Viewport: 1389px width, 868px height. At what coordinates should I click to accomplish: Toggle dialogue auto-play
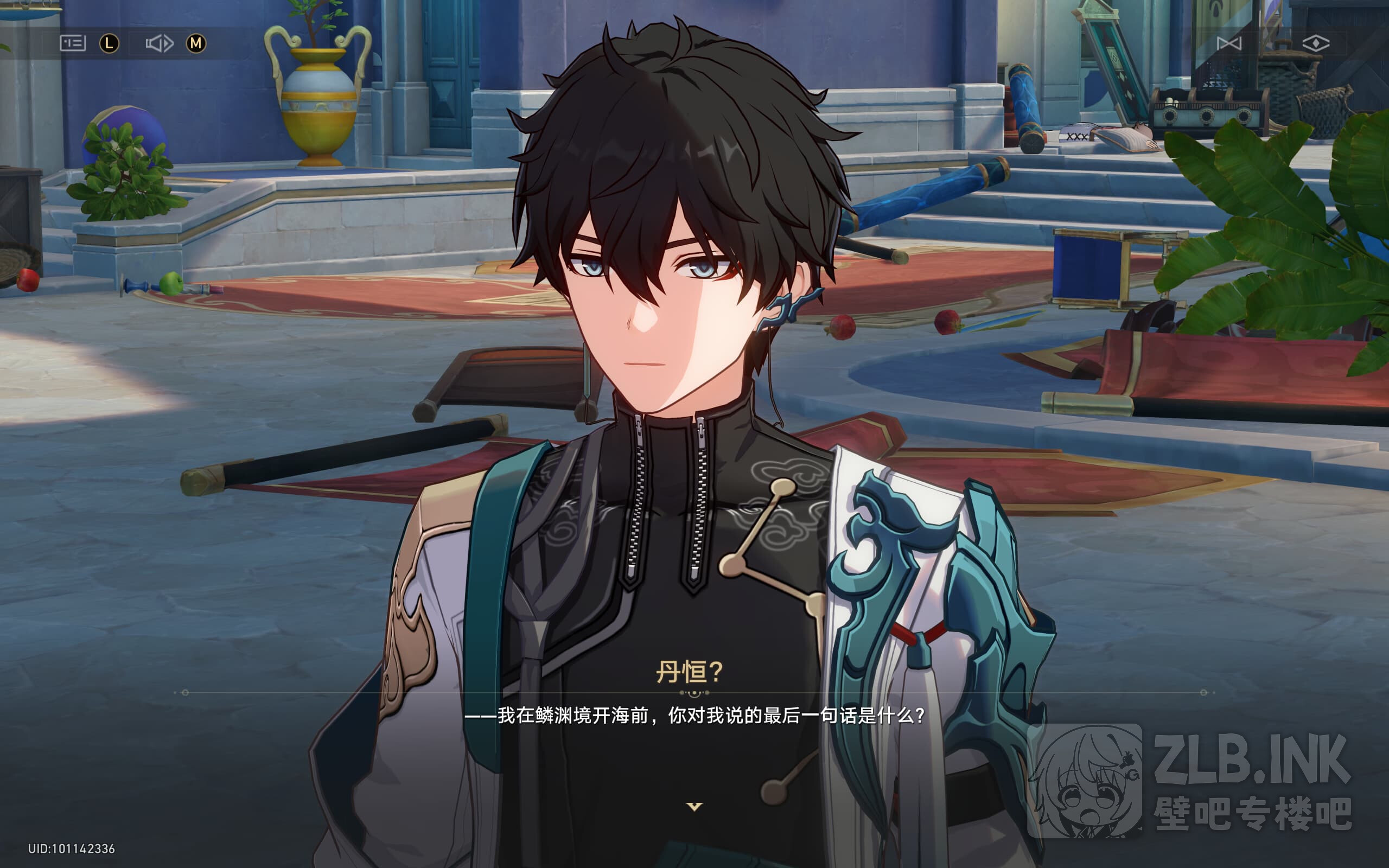159,43
